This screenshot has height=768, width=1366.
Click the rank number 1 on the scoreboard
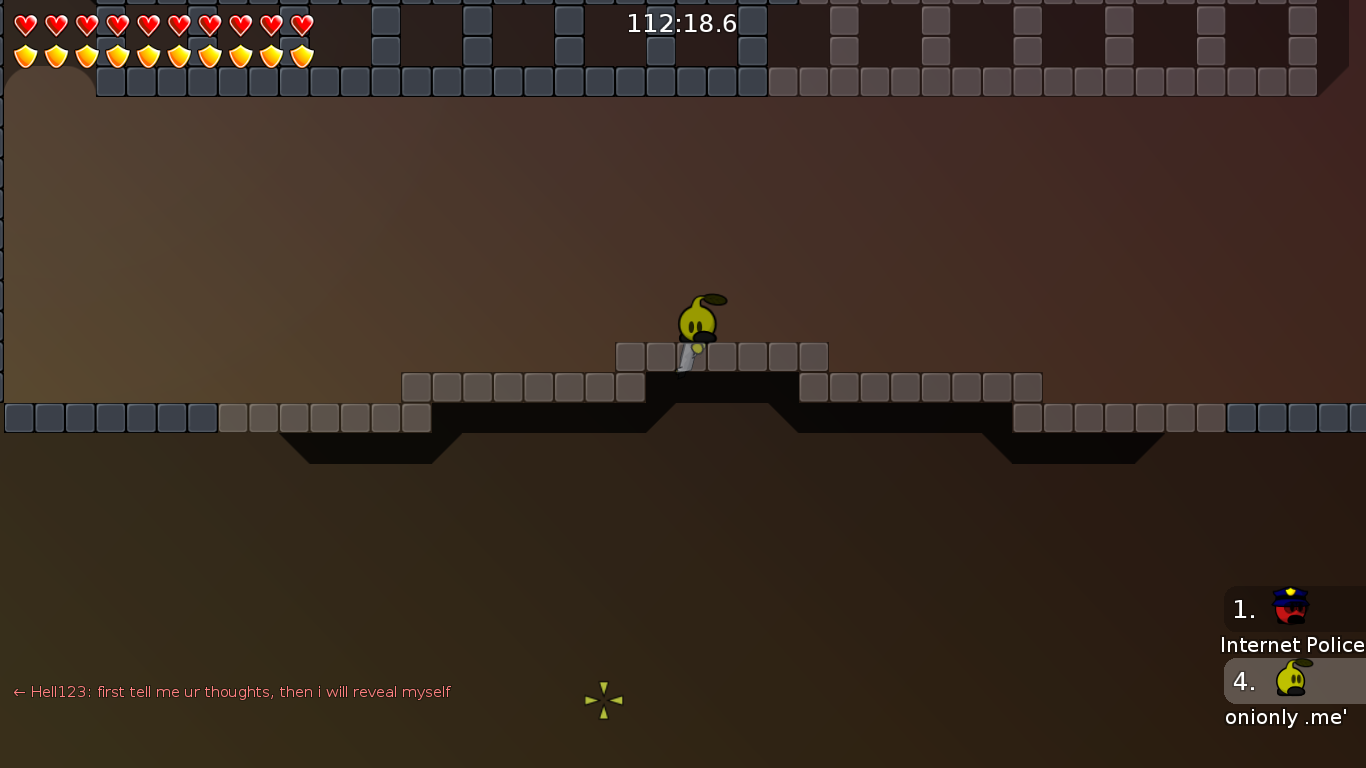pyautogui.click(x=1242, y=609)
